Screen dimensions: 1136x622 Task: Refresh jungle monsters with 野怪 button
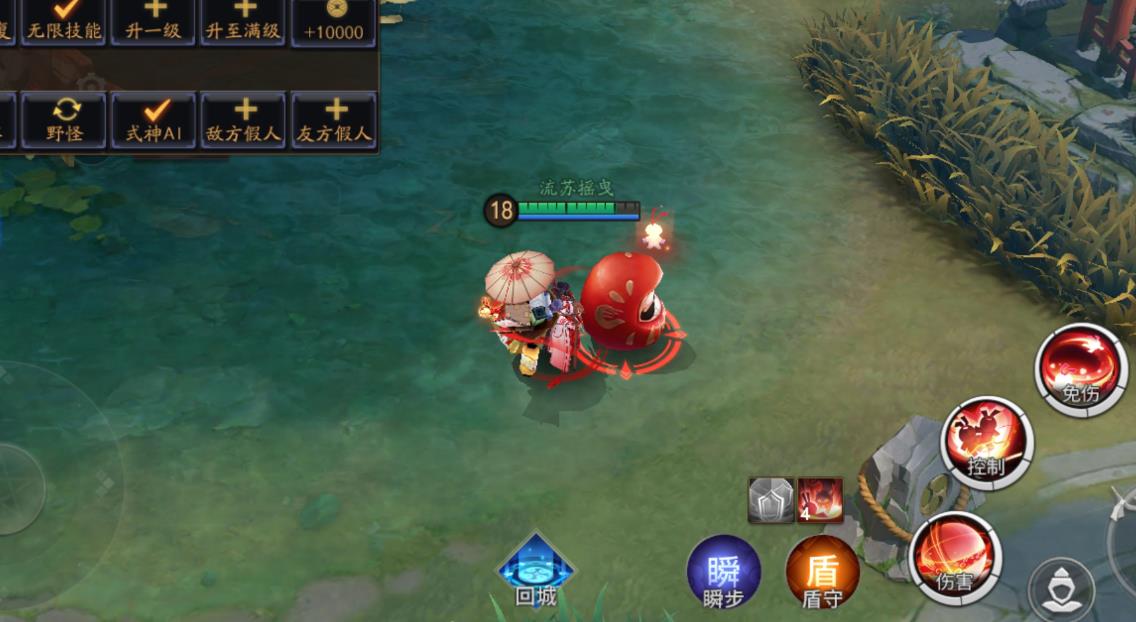65,121
